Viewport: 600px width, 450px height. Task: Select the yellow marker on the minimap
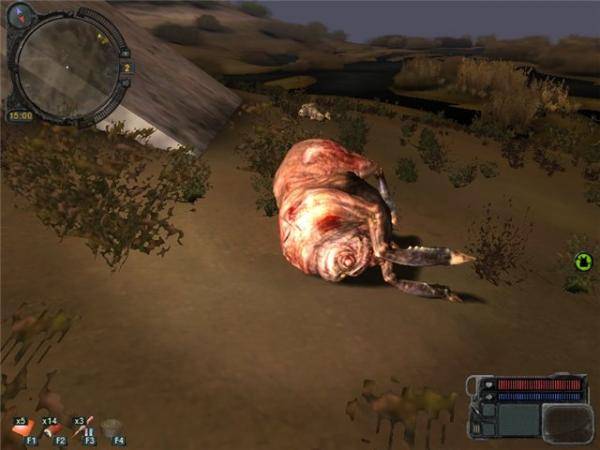(101, 38)
